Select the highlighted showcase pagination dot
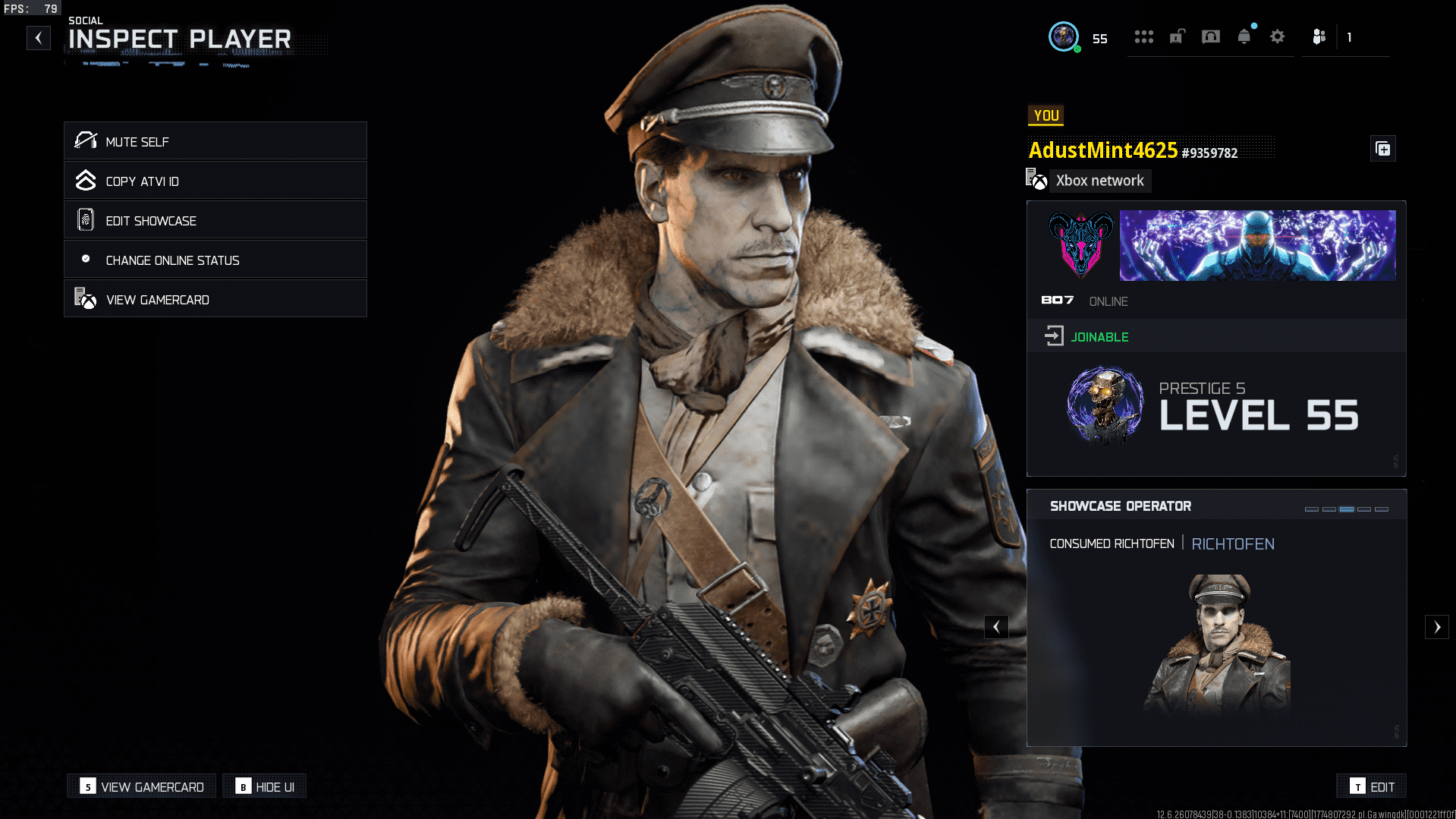 click(x=1347, y=509)
